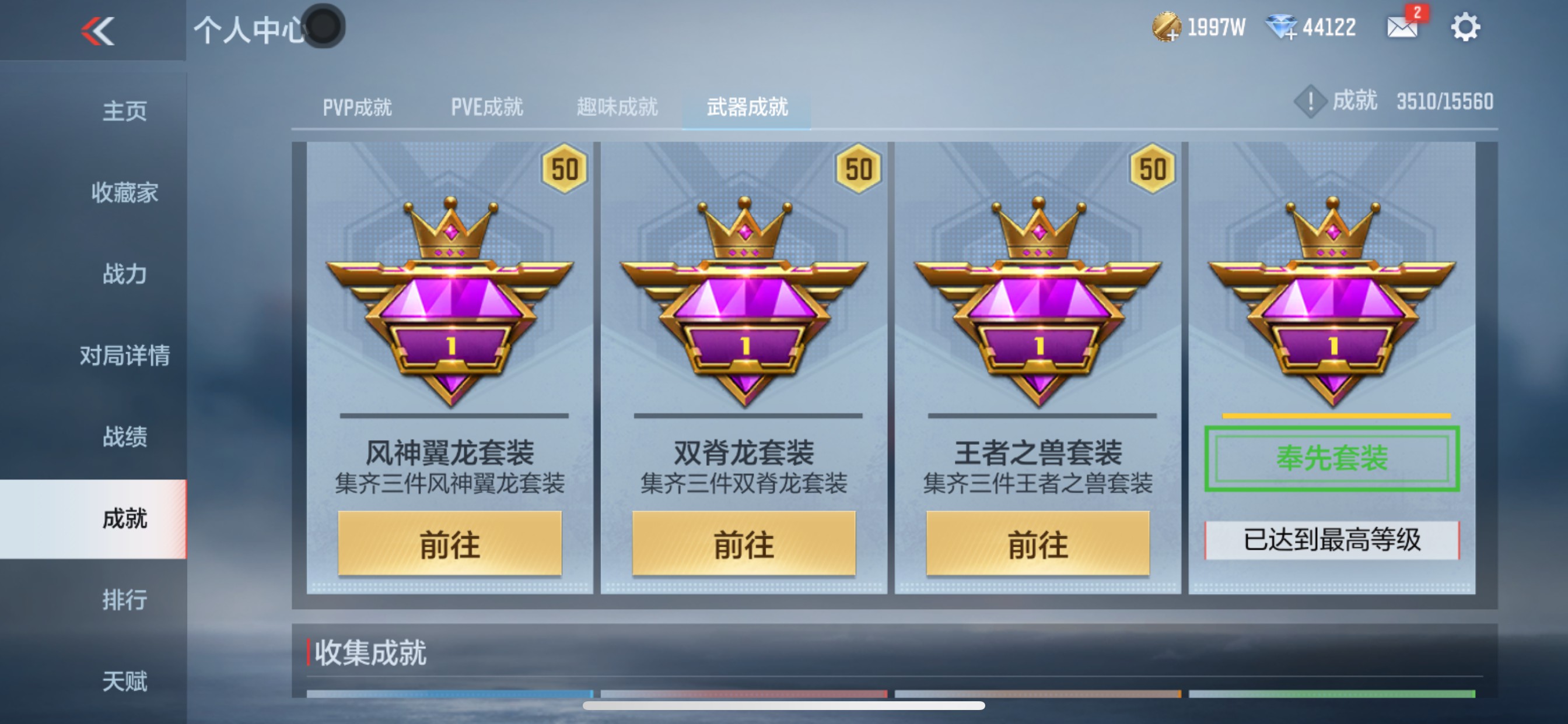The width and height of the screenshot is (1568, 724).
Task: Click 前往 under 风神翼龙套装
Action: click(x=449, y=546)
